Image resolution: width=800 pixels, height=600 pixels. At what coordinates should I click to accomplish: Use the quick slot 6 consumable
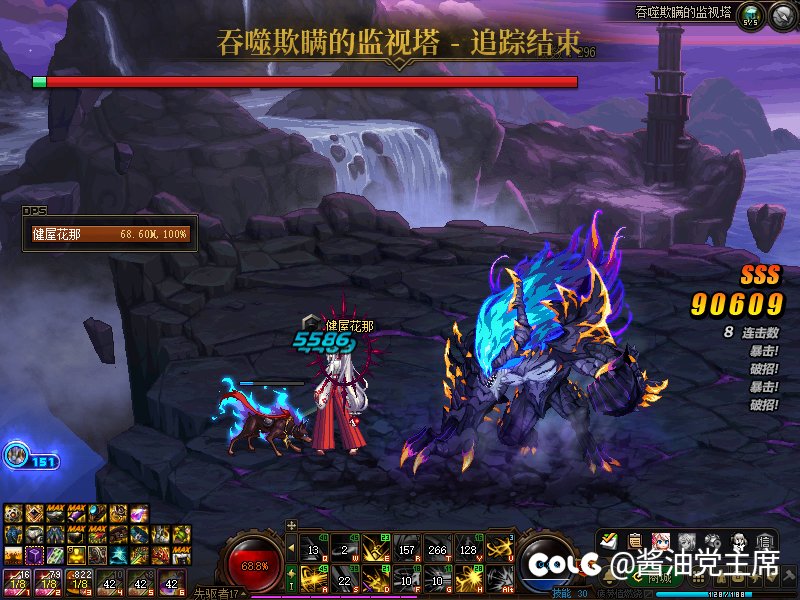171,580
